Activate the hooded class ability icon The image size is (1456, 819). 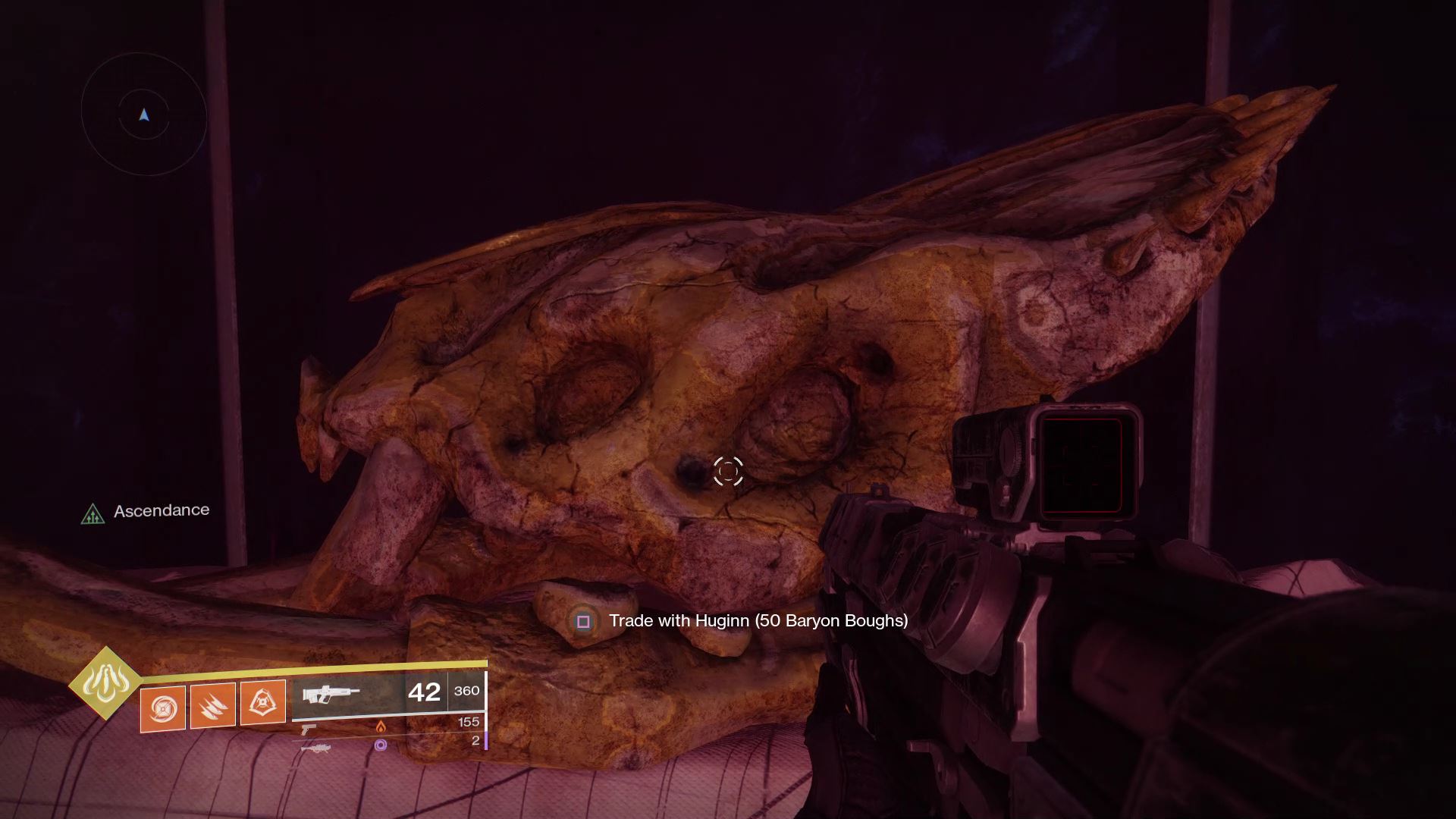262,702
